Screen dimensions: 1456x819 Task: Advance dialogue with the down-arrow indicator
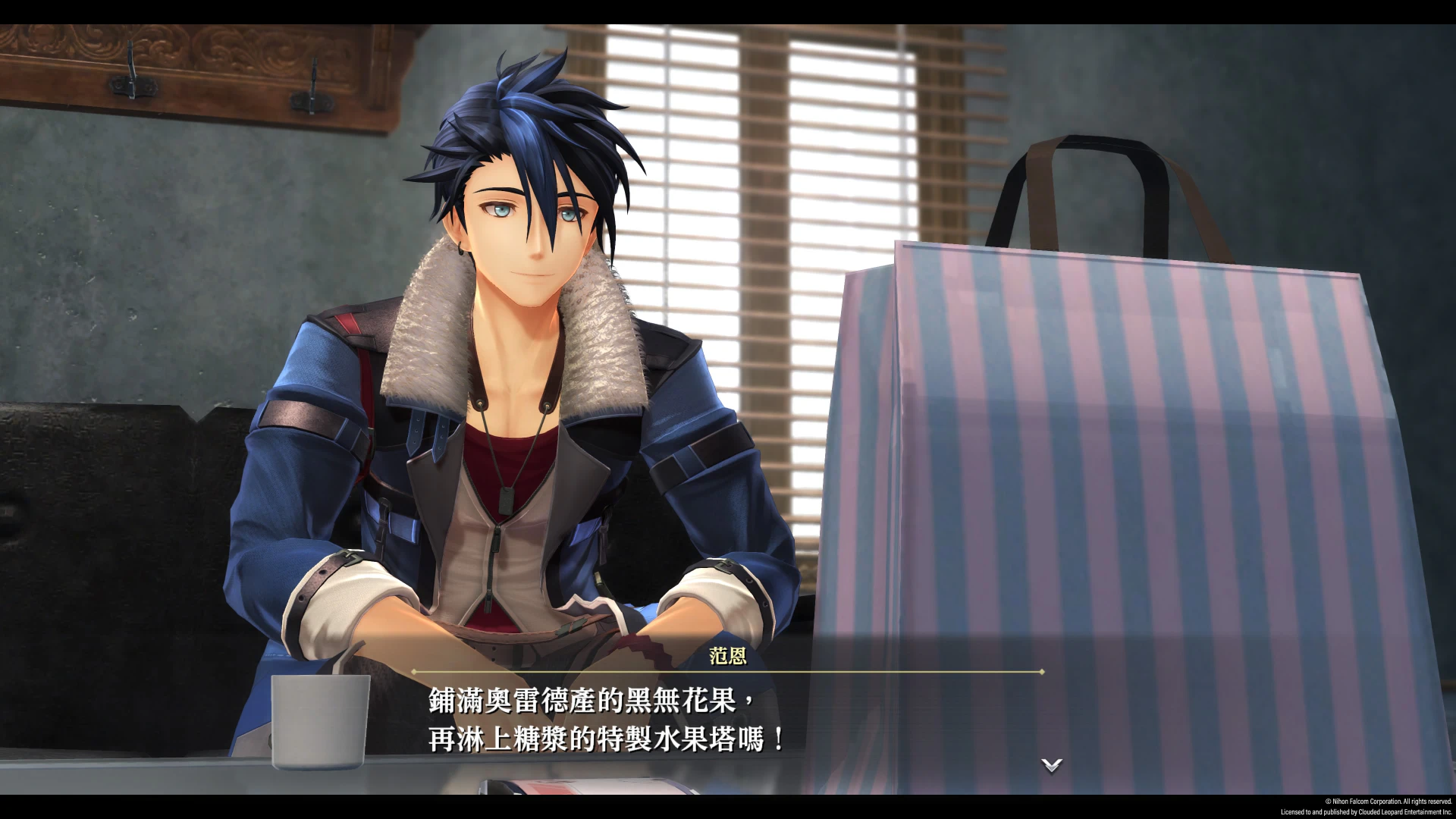[1052, 765]
